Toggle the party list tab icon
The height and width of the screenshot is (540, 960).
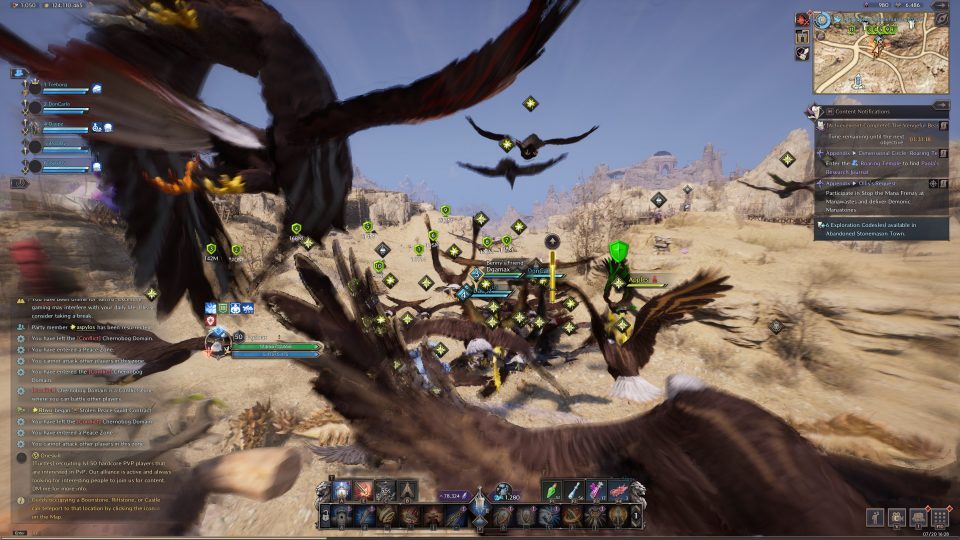(x=18, y=73)
